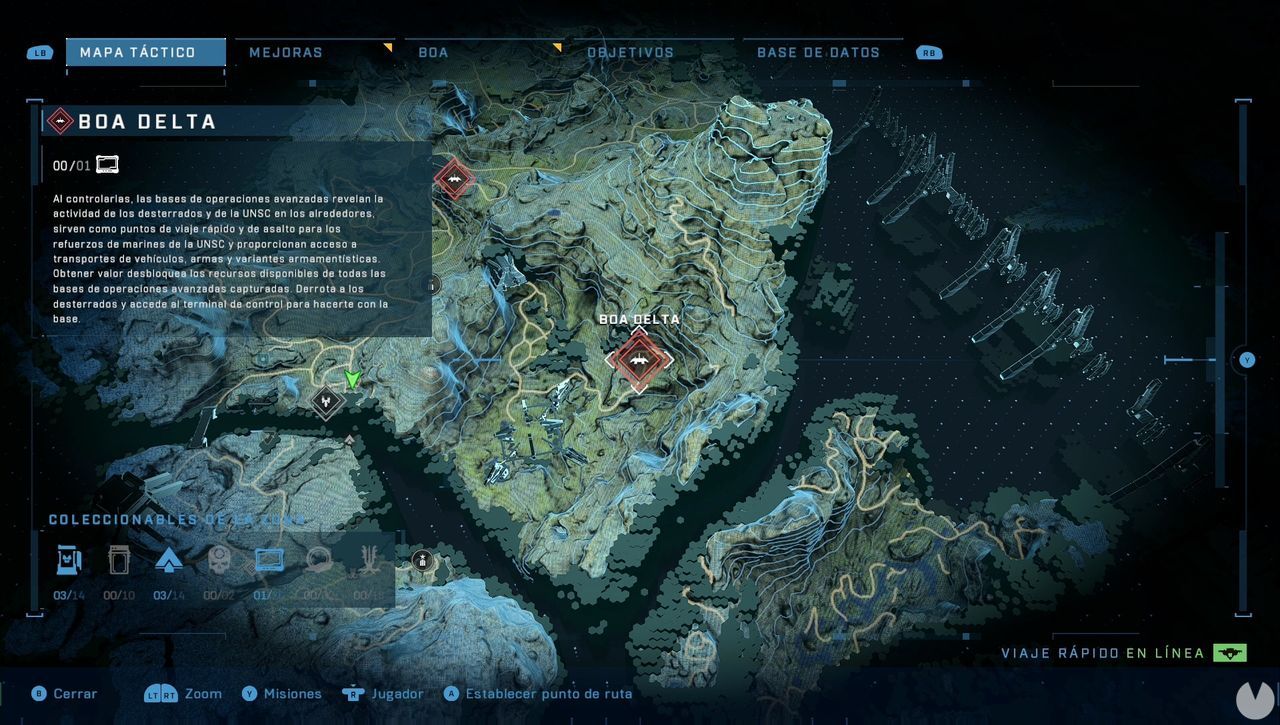Click the Banished outpost marker near player
Image resolution: width=1280 pixels, height=725 pixels.
(x=328, y=401)
